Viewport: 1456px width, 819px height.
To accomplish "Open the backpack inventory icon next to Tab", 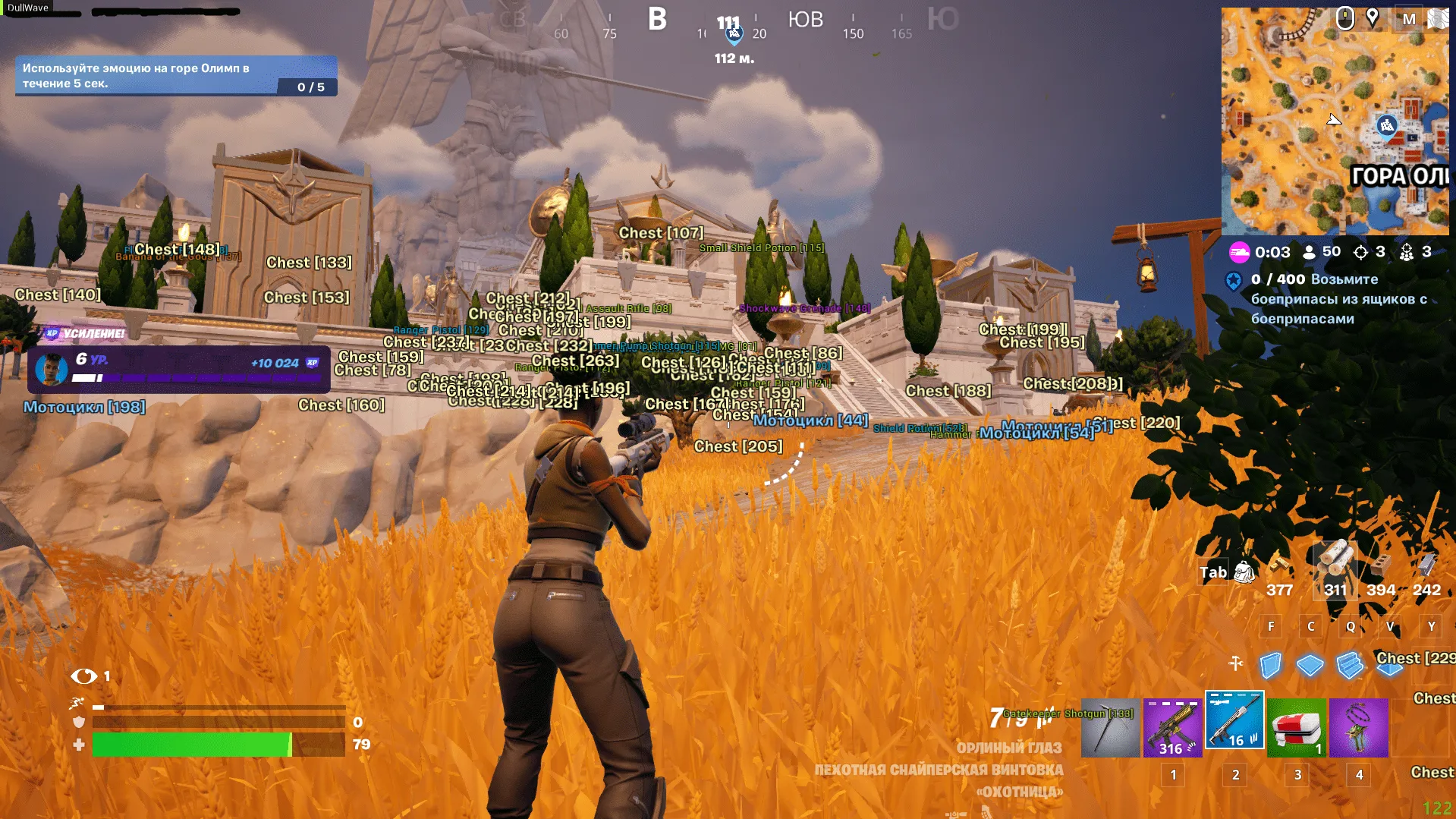I will (x=1244, y=572).
